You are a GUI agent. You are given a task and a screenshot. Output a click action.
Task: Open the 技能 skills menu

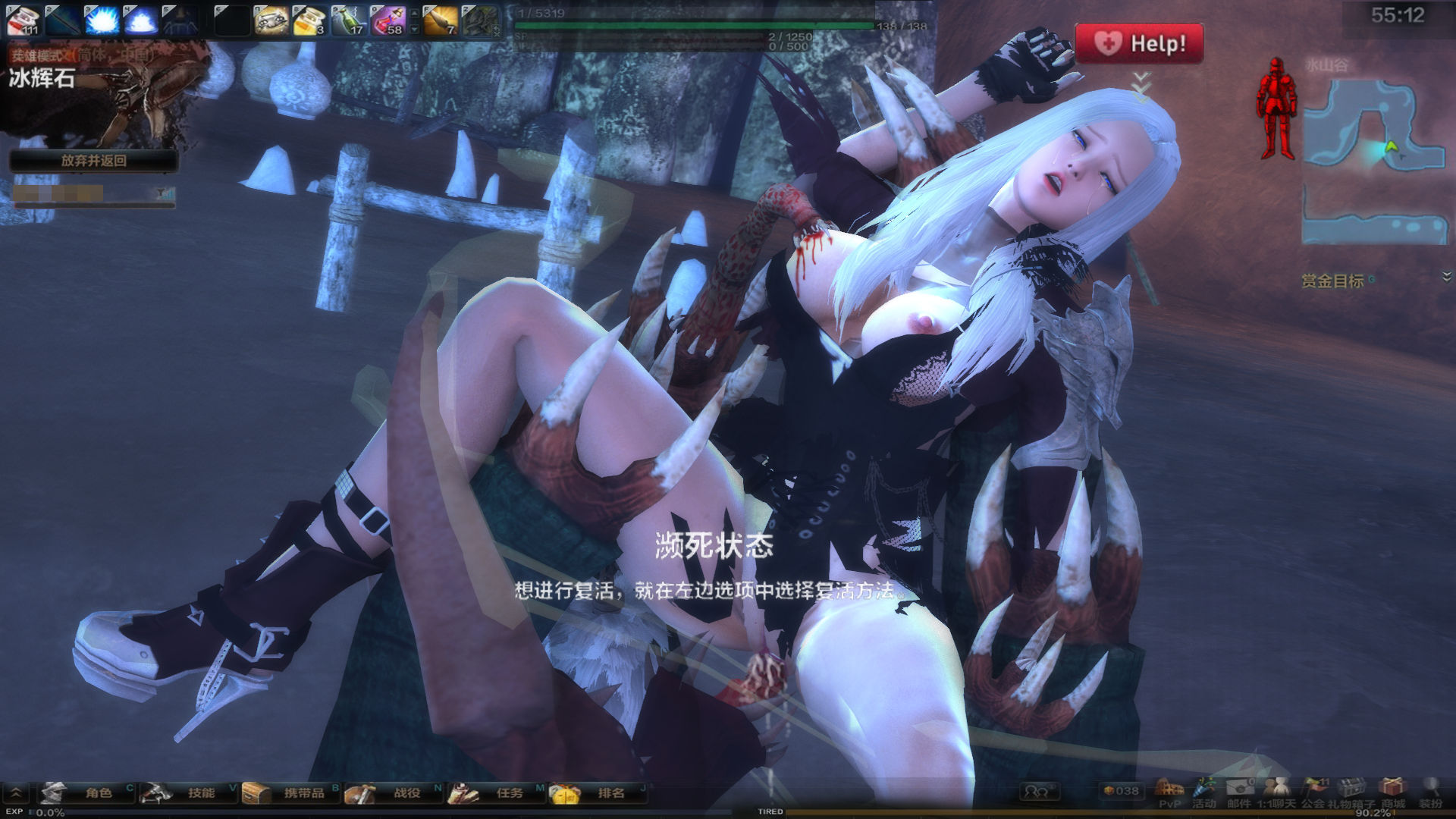[x=188, y=793]
